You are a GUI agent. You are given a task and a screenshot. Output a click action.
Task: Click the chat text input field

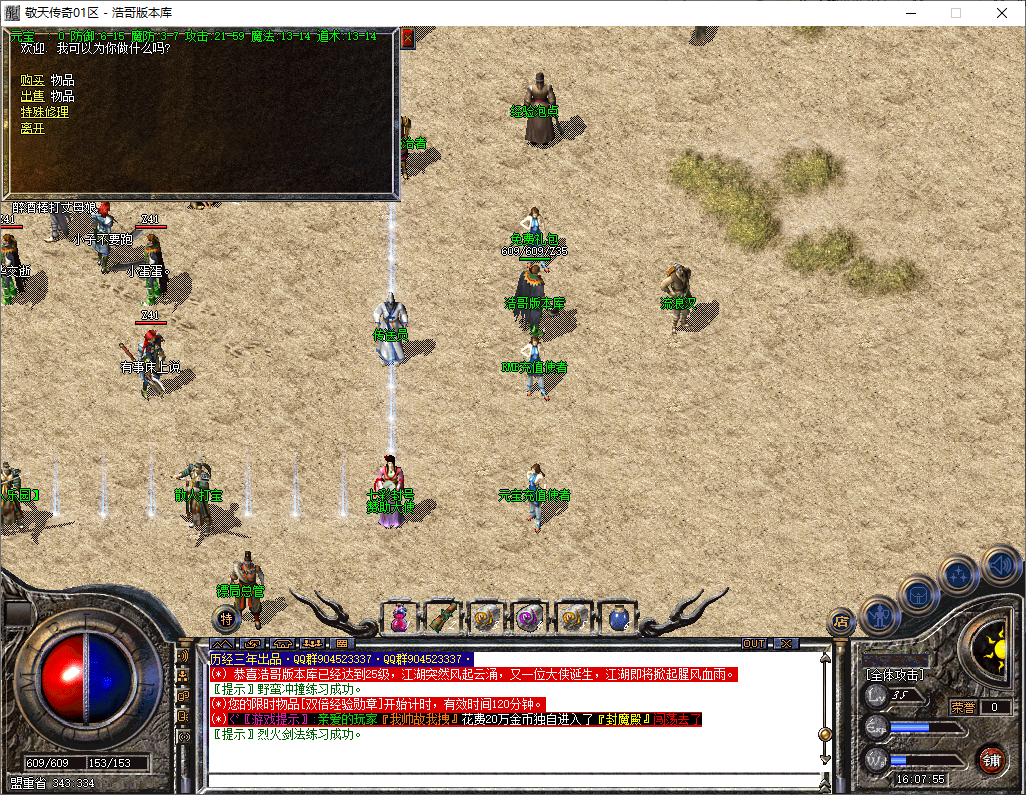(510, 780)
